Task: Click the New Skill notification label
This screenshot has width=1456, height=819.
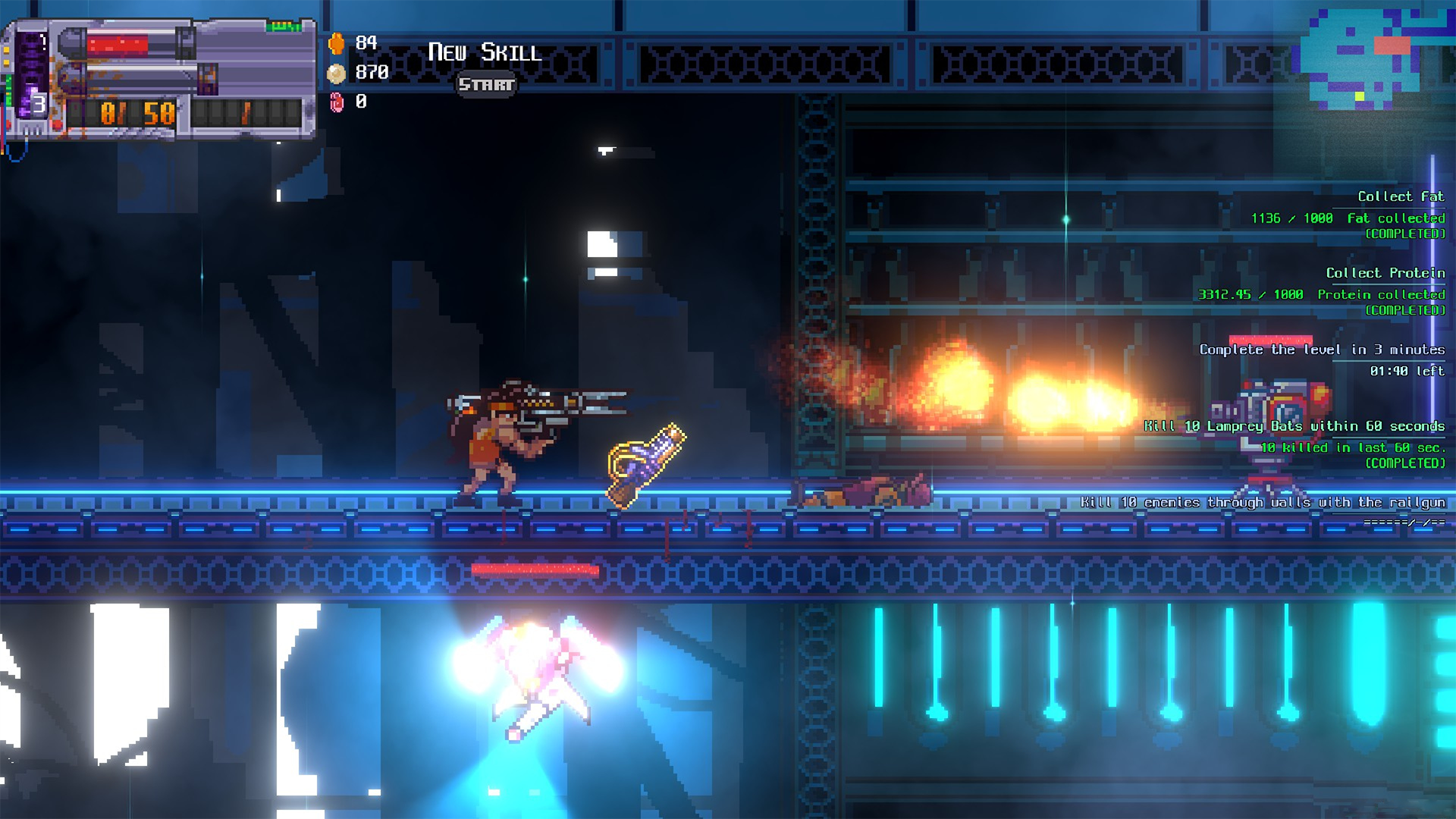Action: 484,53
